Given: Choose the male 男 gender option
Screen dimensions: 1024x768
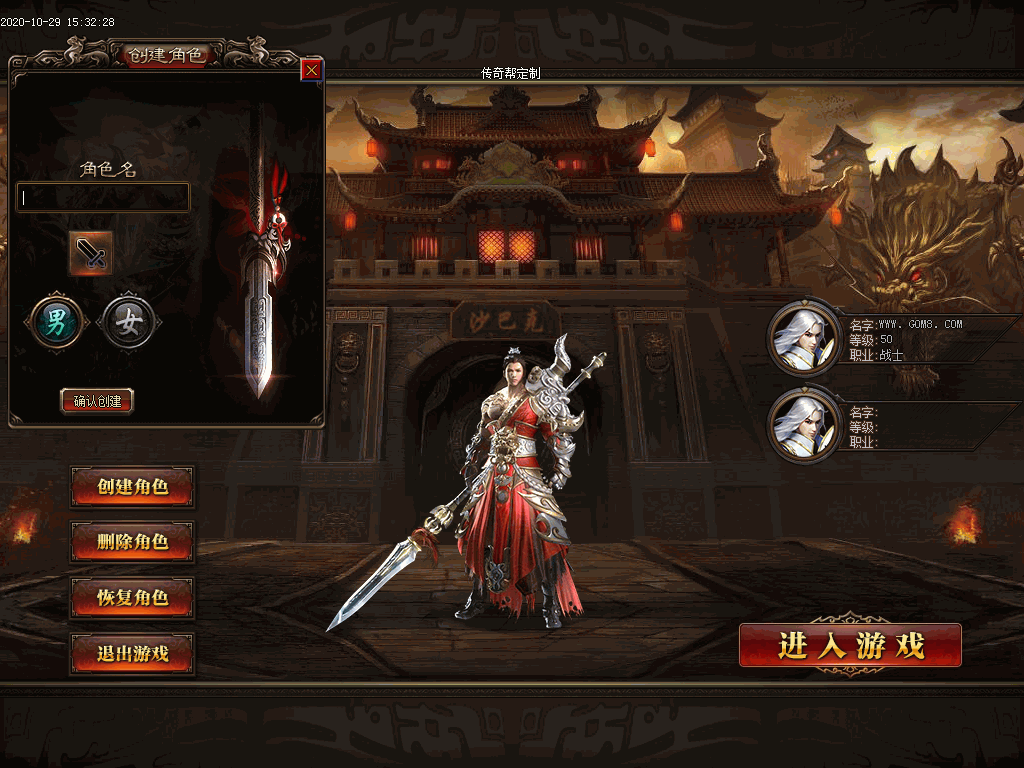Looking at the screenshot, I should [x=58, y=322].
